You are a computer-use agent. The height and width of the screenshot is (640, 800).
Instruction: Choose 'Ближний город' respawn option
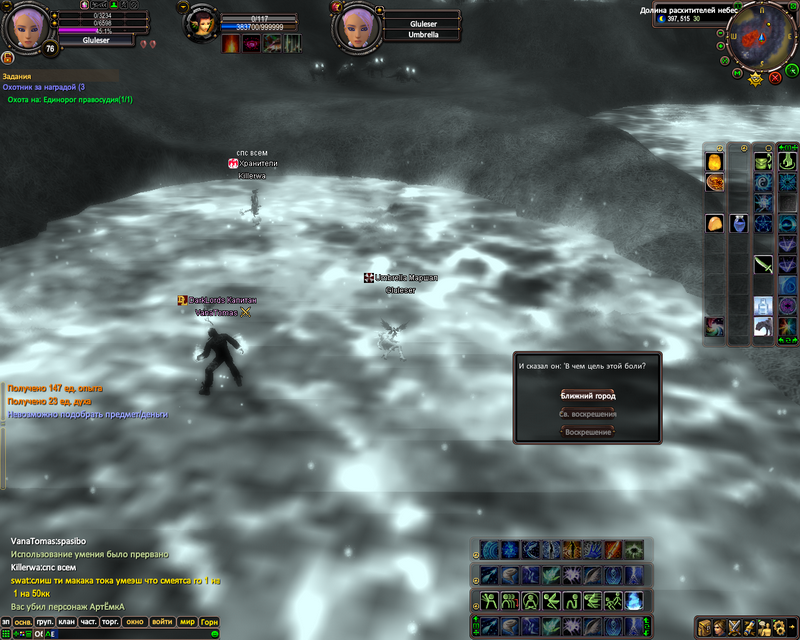pos(587,395)
